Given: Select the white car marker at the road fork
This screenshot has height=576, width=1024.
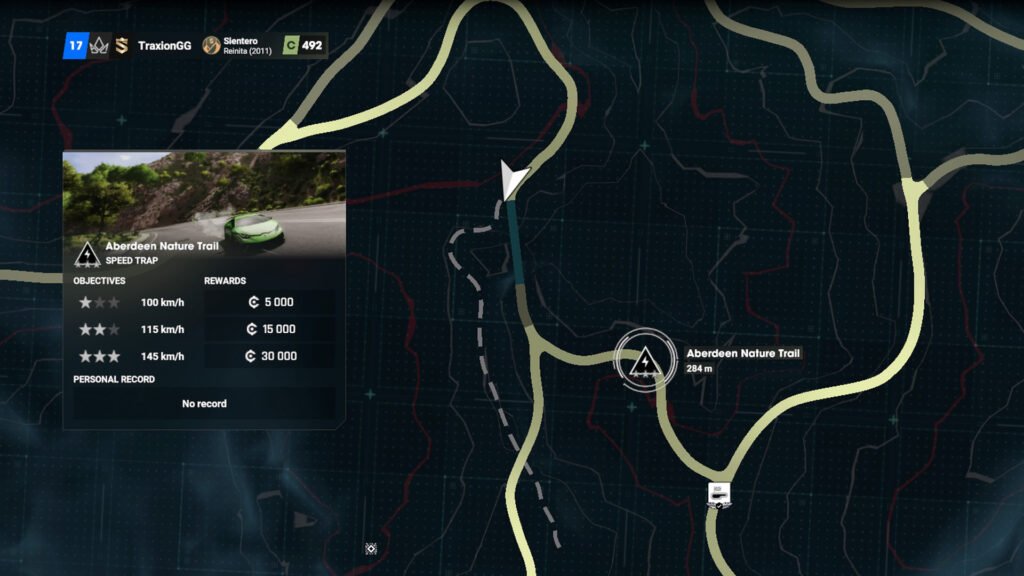Looking at the screenshot, I should [x=718, y=495].
